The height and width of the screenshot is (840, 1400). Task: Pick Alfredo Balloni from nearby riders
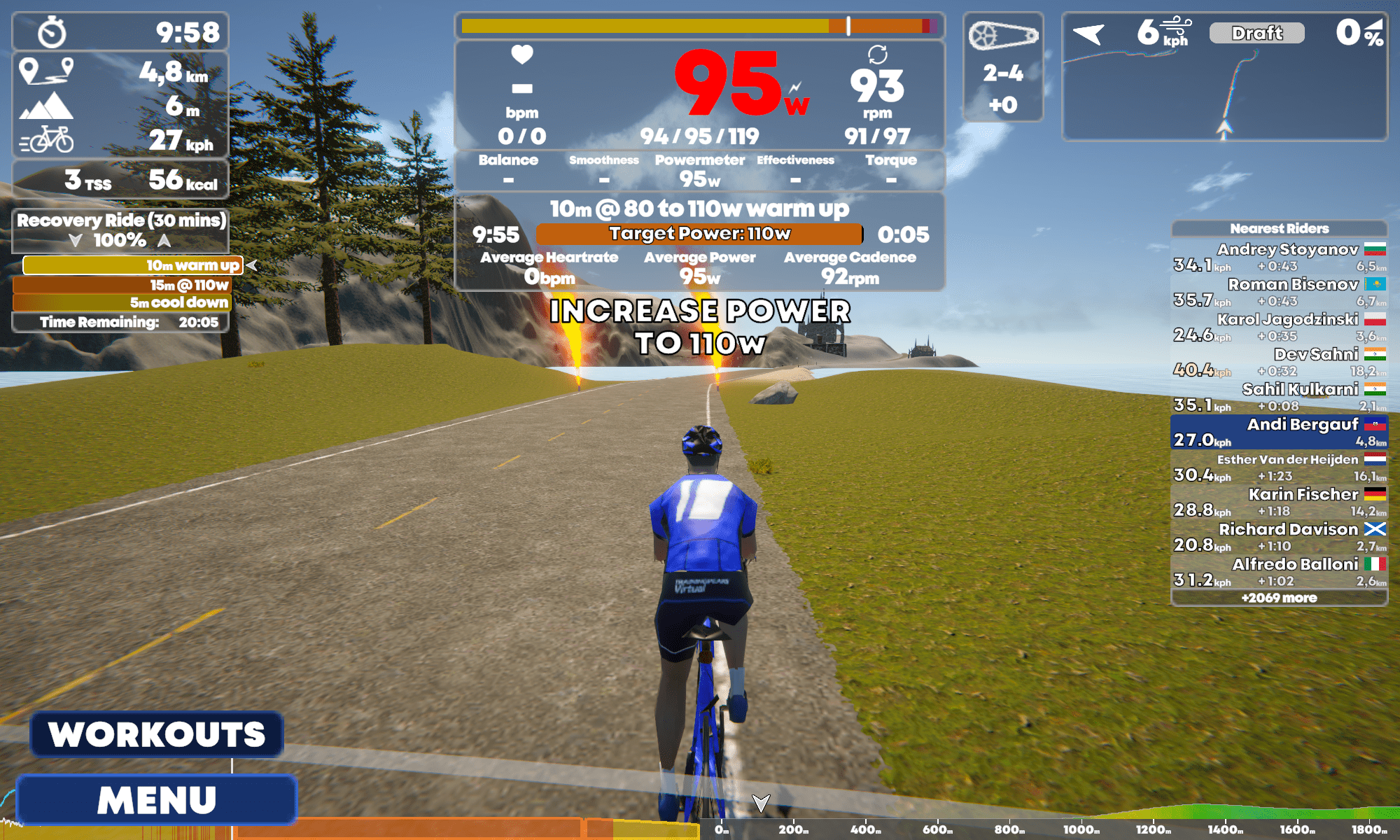click(x=1279, y=572)
